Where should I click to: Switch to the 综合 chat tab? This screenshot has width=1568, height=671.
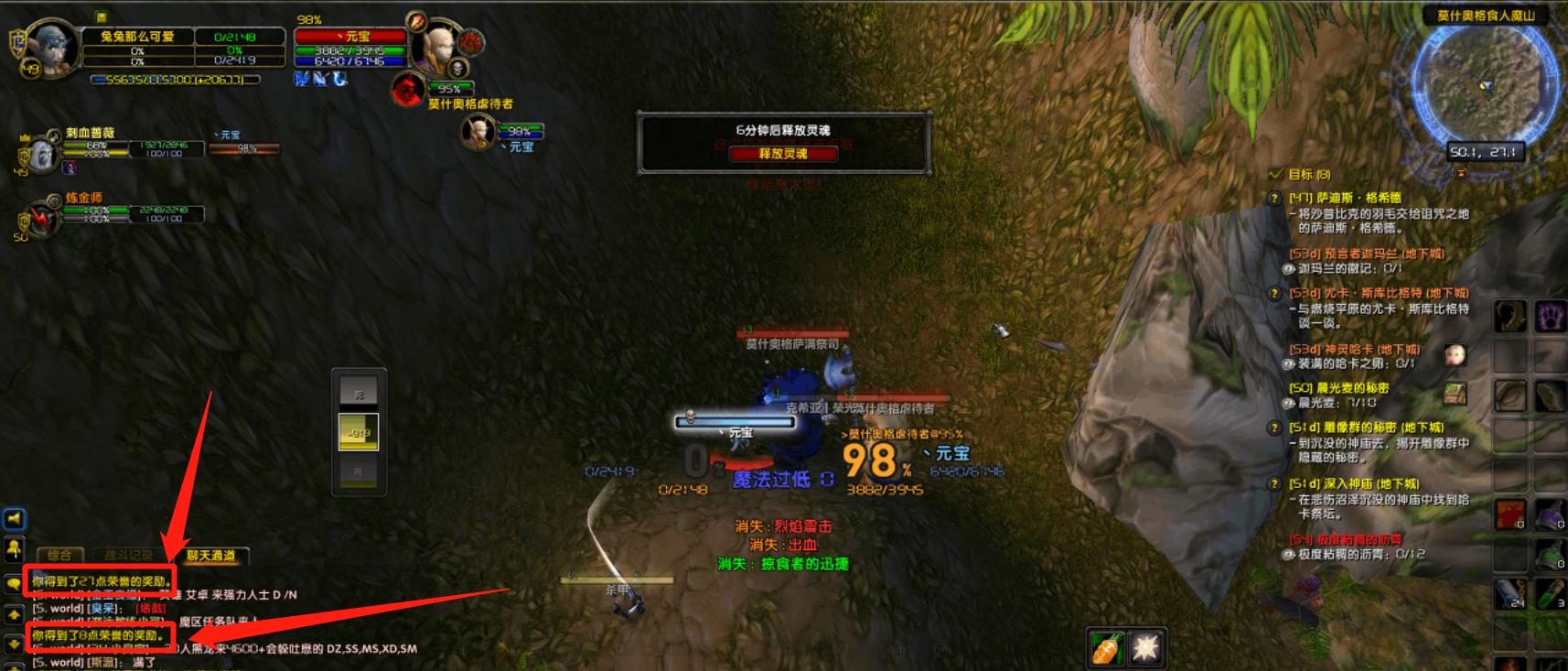click(x=59, y=556)
